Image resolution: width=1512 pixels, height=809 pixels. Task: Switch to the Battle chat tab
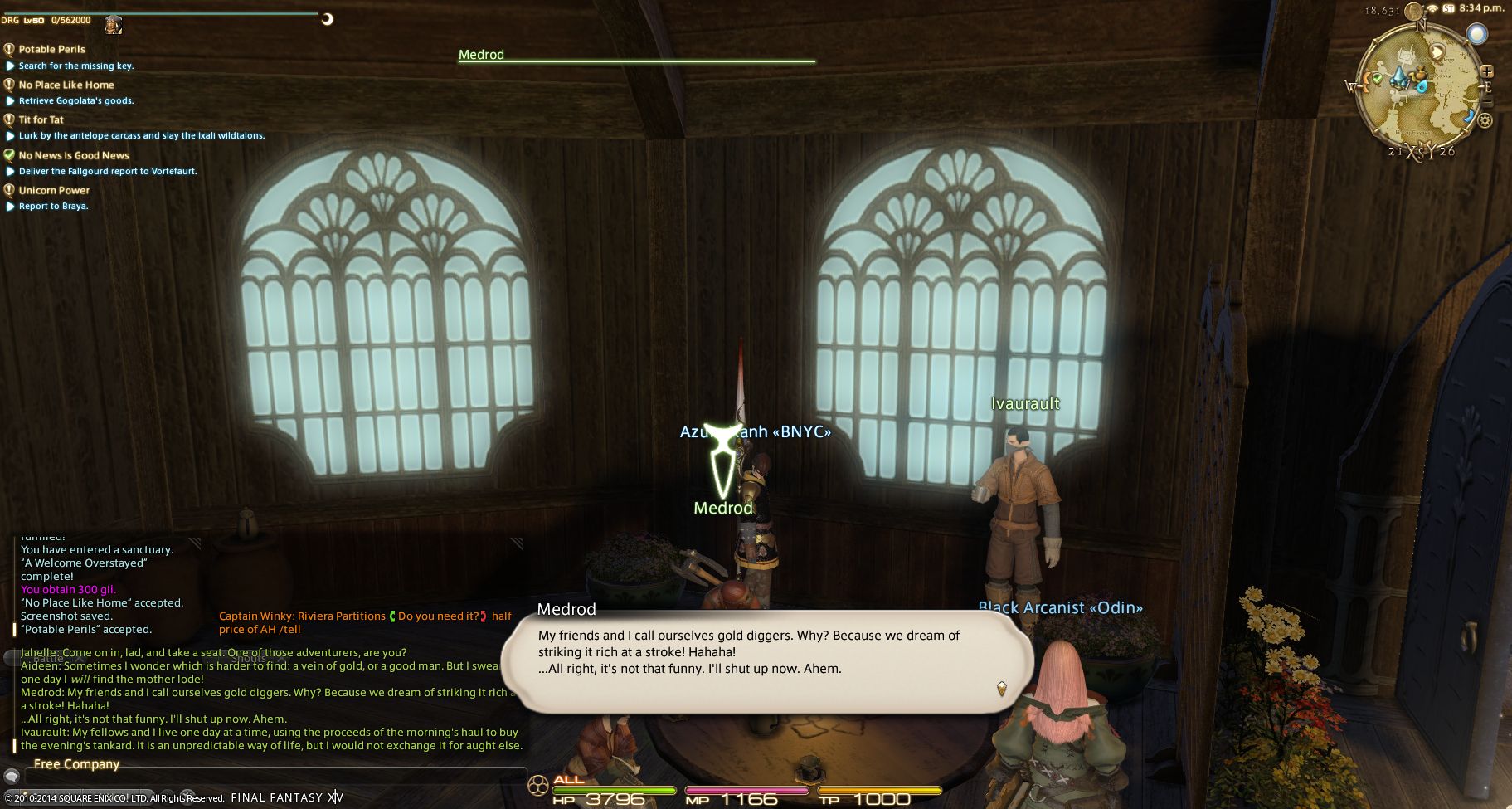click(46, 657)
